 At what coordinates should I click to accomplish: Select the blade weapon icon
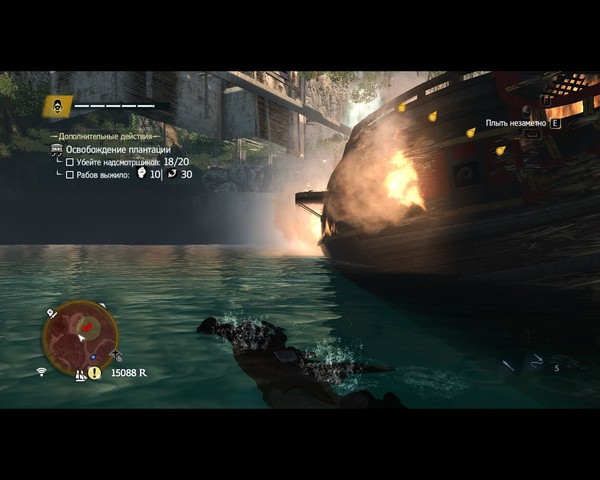(x=508, y=367)
